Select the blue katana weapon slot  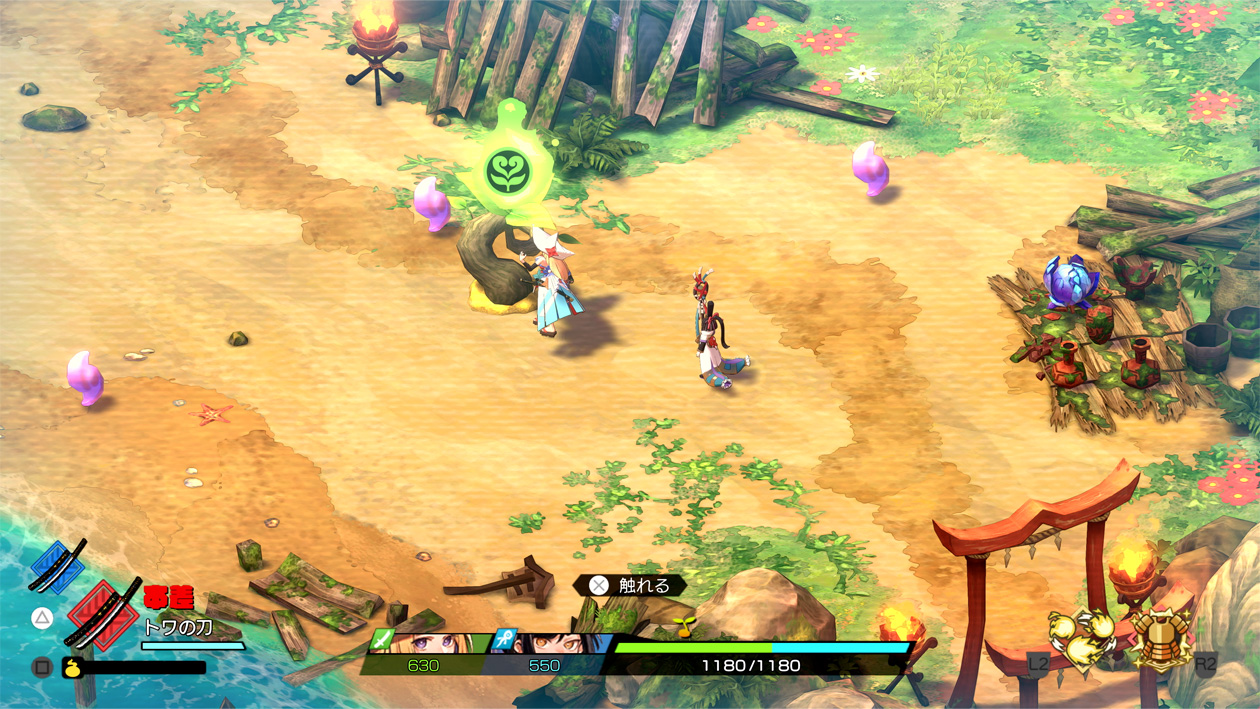[57, 566]
